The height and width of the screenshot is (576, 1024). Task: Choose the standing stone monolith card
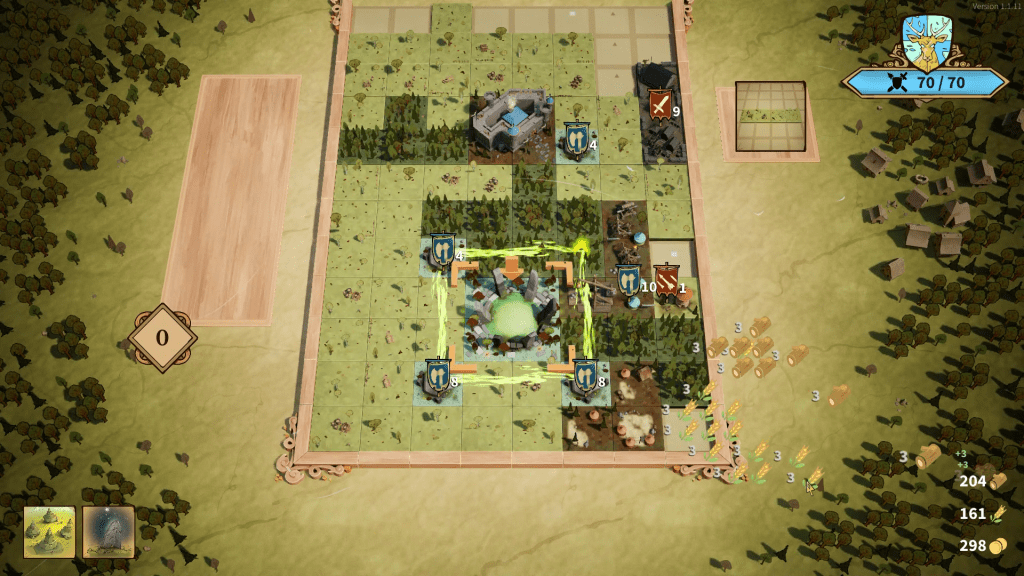[x=108, y=531]
